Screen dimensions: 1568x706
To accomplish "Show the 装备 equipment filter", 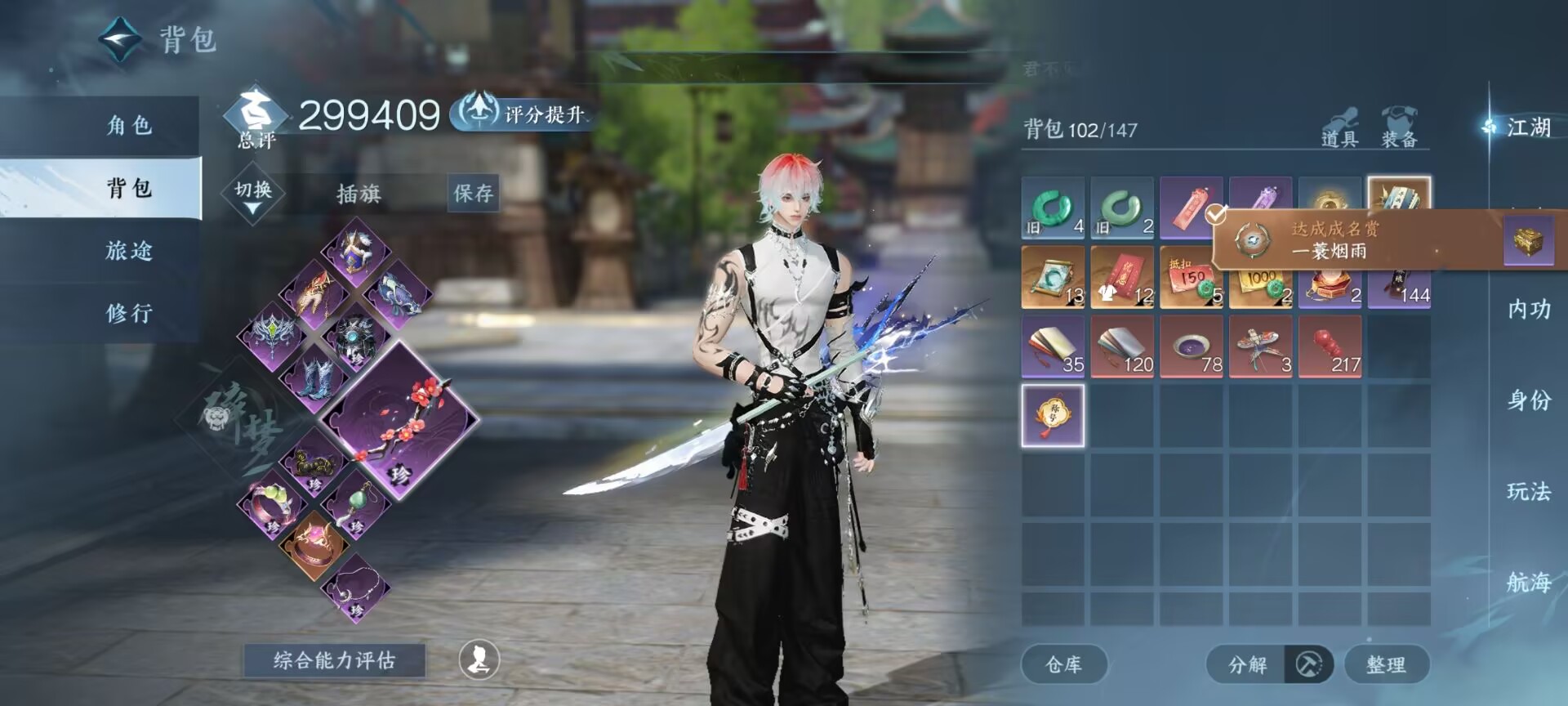I will [x=1399, y=128].
